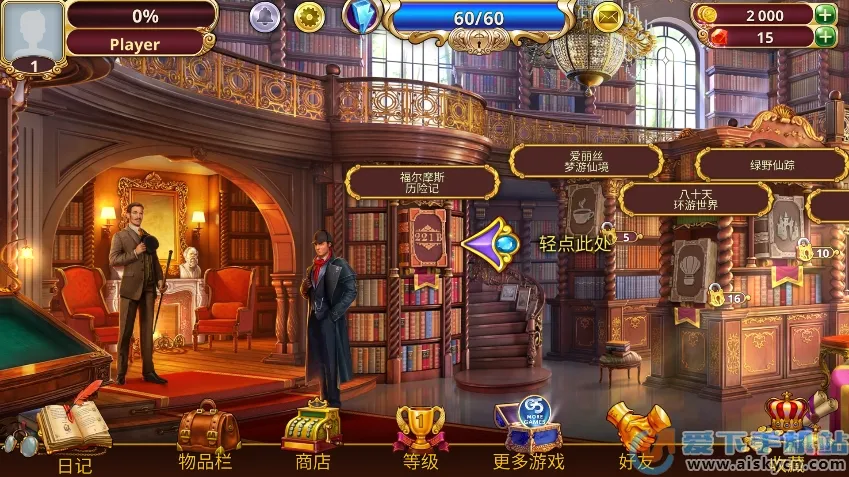
Task: Tap the blue crystal energy icon
Action: click(x=361, y=15)
